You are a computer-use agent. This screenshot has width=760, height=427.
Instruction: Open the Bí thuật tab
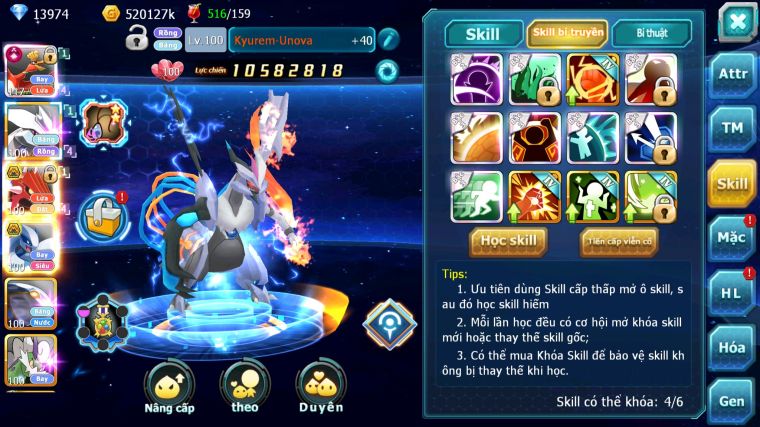point(651,33)
